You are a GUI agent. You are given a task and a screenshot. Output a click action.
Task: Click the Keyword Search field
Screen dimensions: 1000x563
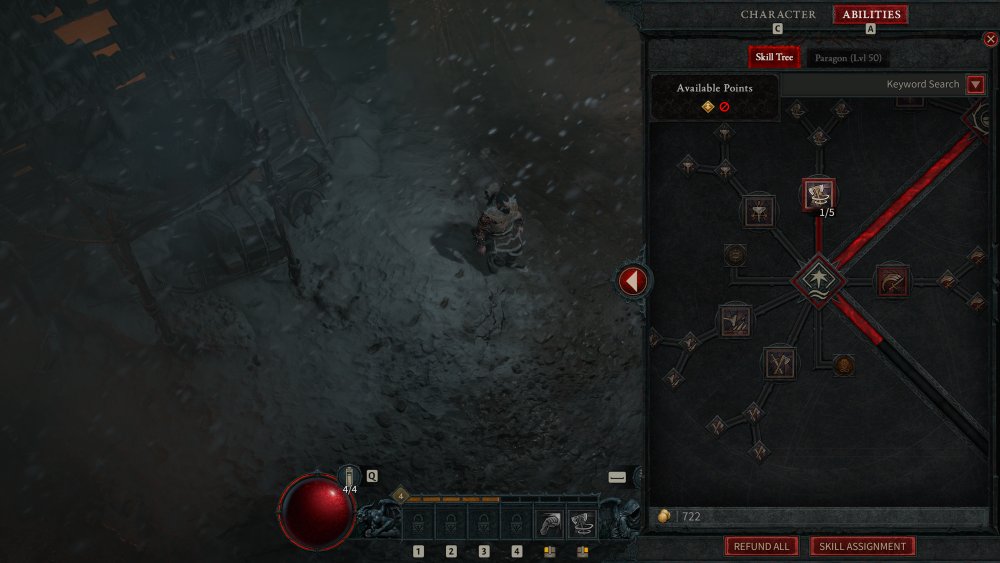(x=872, y=85)
